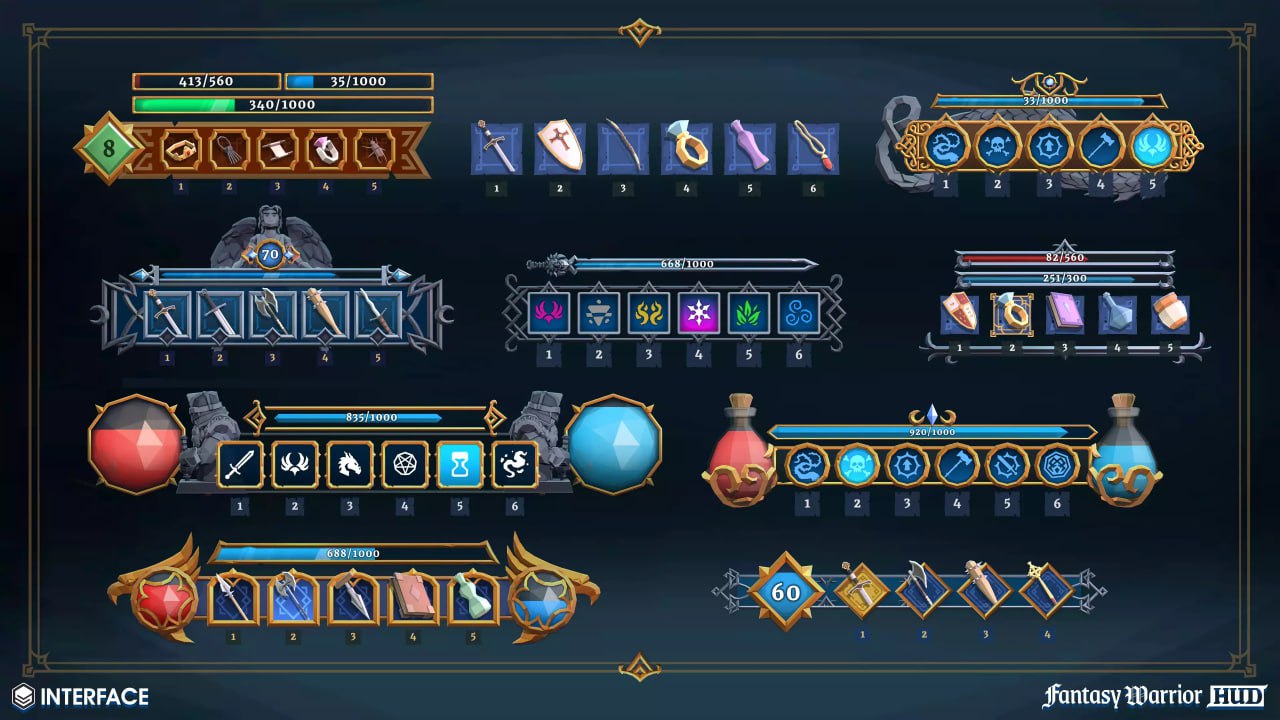Click the dragon head ability icon
Screen dimensions: 1280x720
(349, 463)
